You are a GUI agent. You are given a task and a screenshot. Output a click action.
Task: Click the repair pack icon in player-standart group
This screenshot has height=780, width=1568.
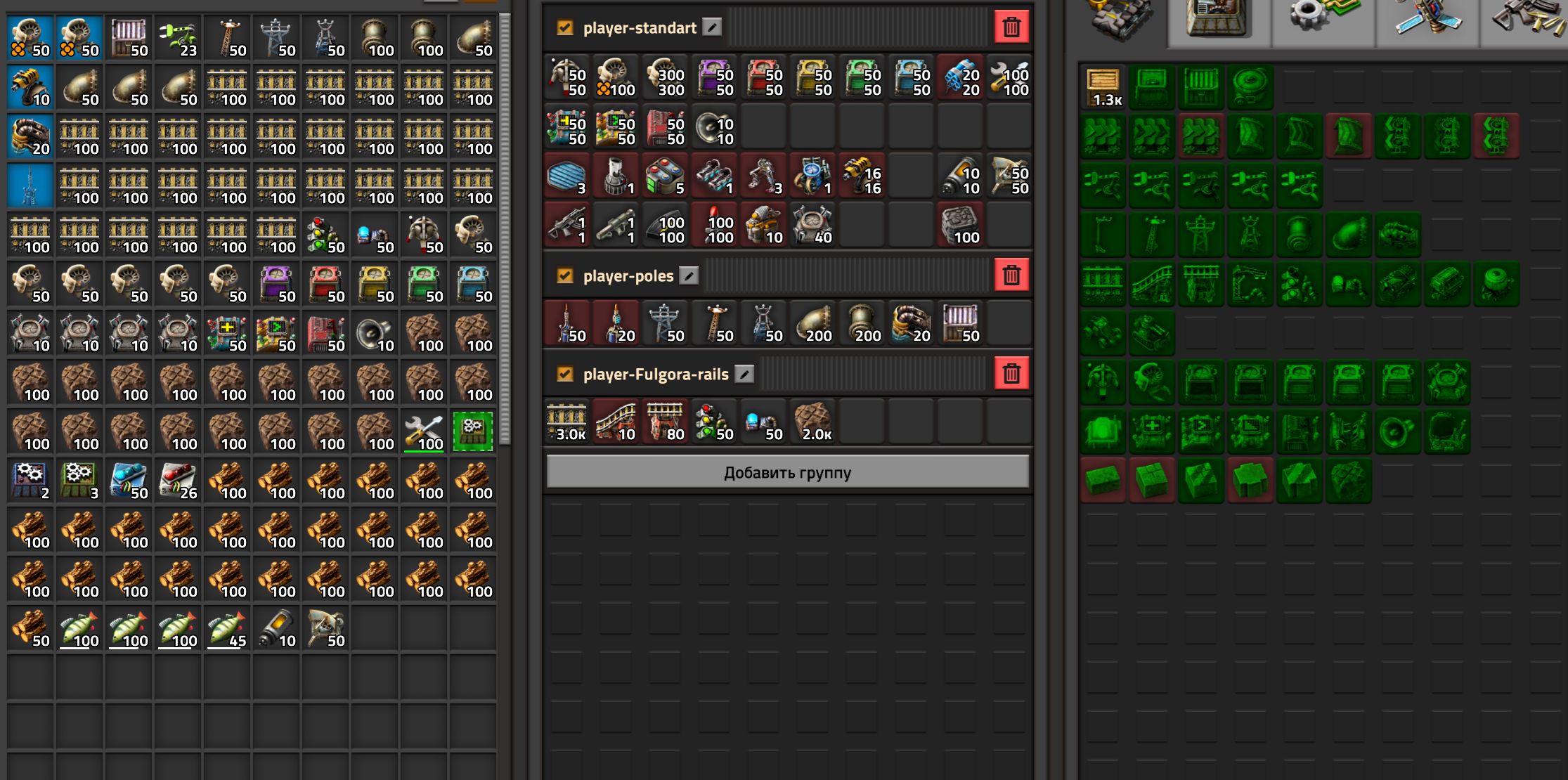(1009, 77)
